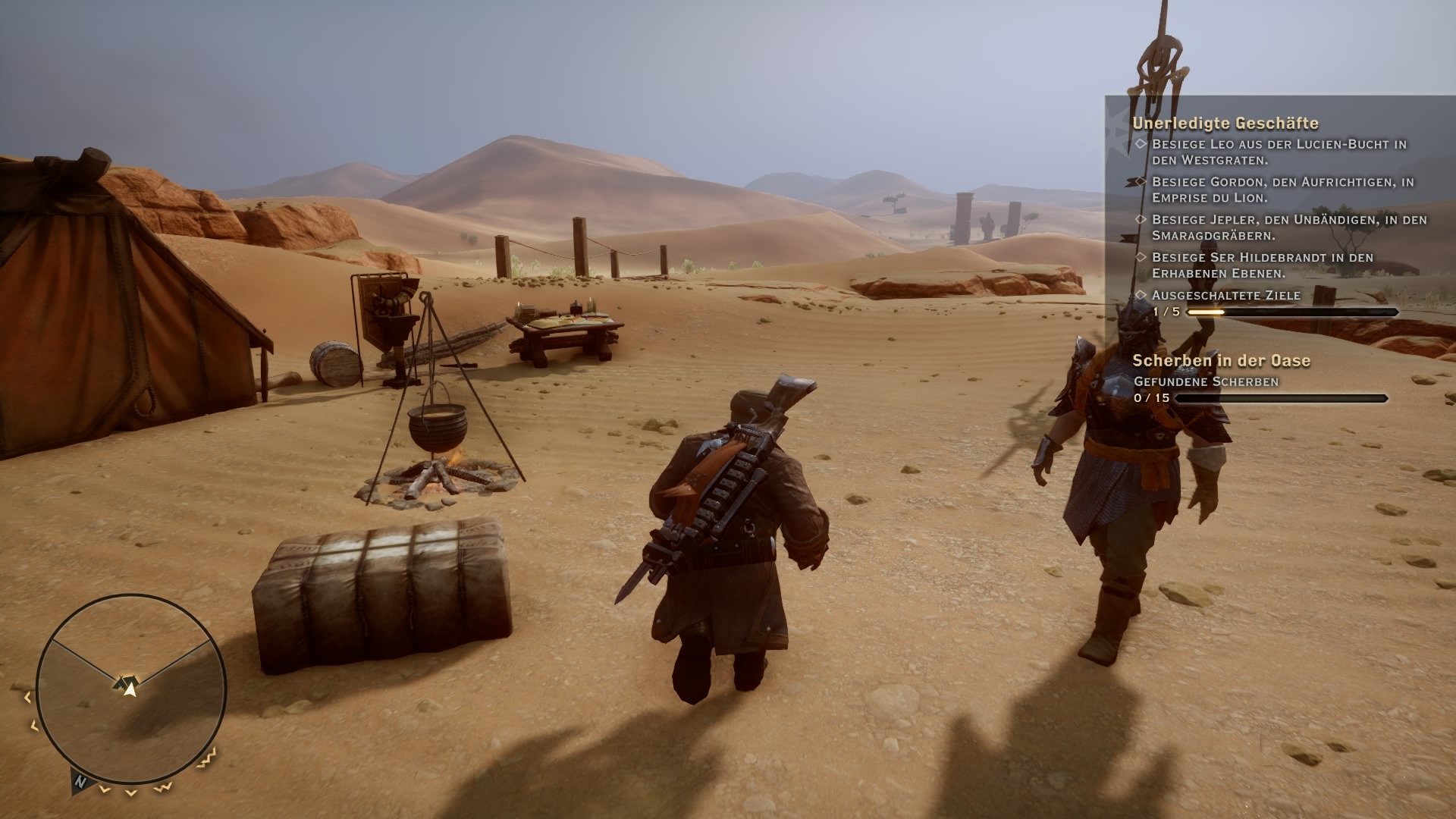Click the tent camp icon on the minimap

point(127,681)
